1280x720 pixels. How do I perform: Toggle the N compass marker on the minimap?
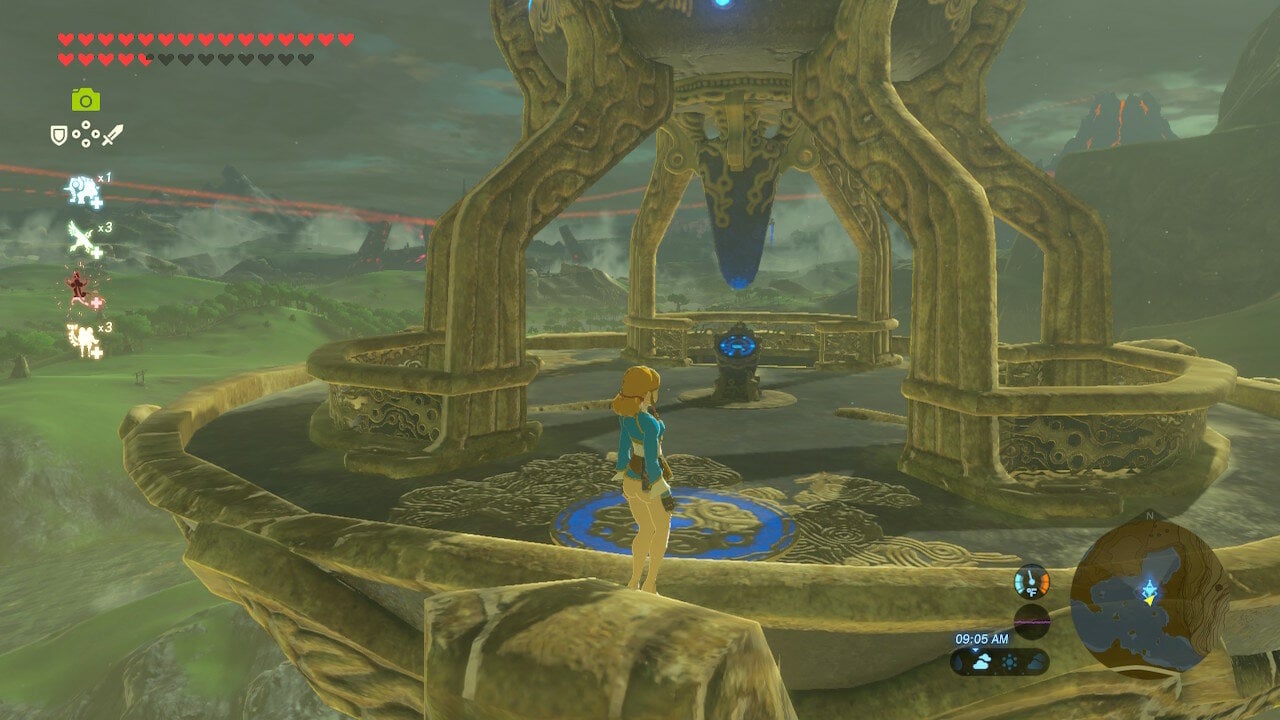[x=1148, y=515]
